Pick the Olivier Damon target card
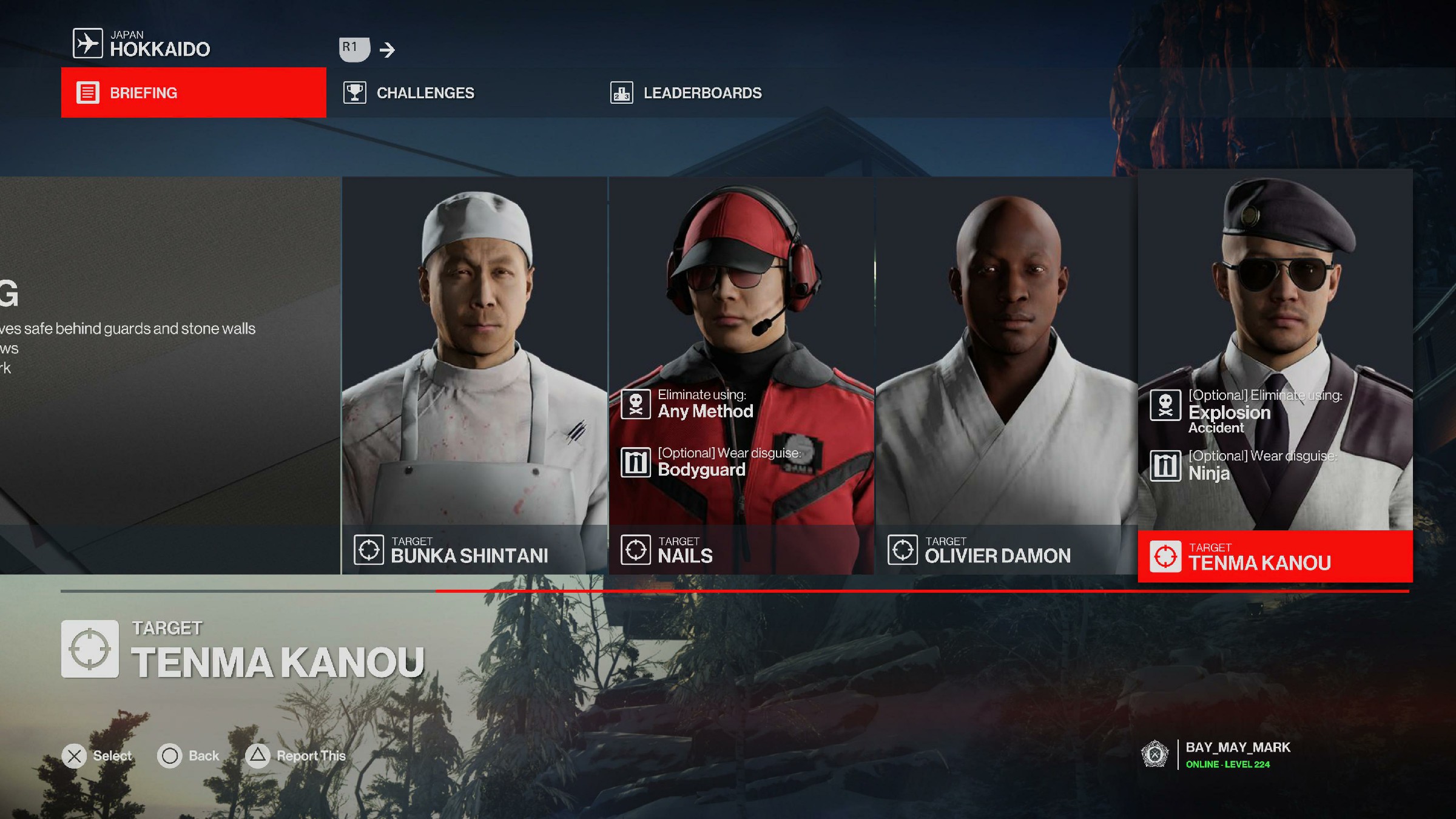 (x=1006, y=375)
